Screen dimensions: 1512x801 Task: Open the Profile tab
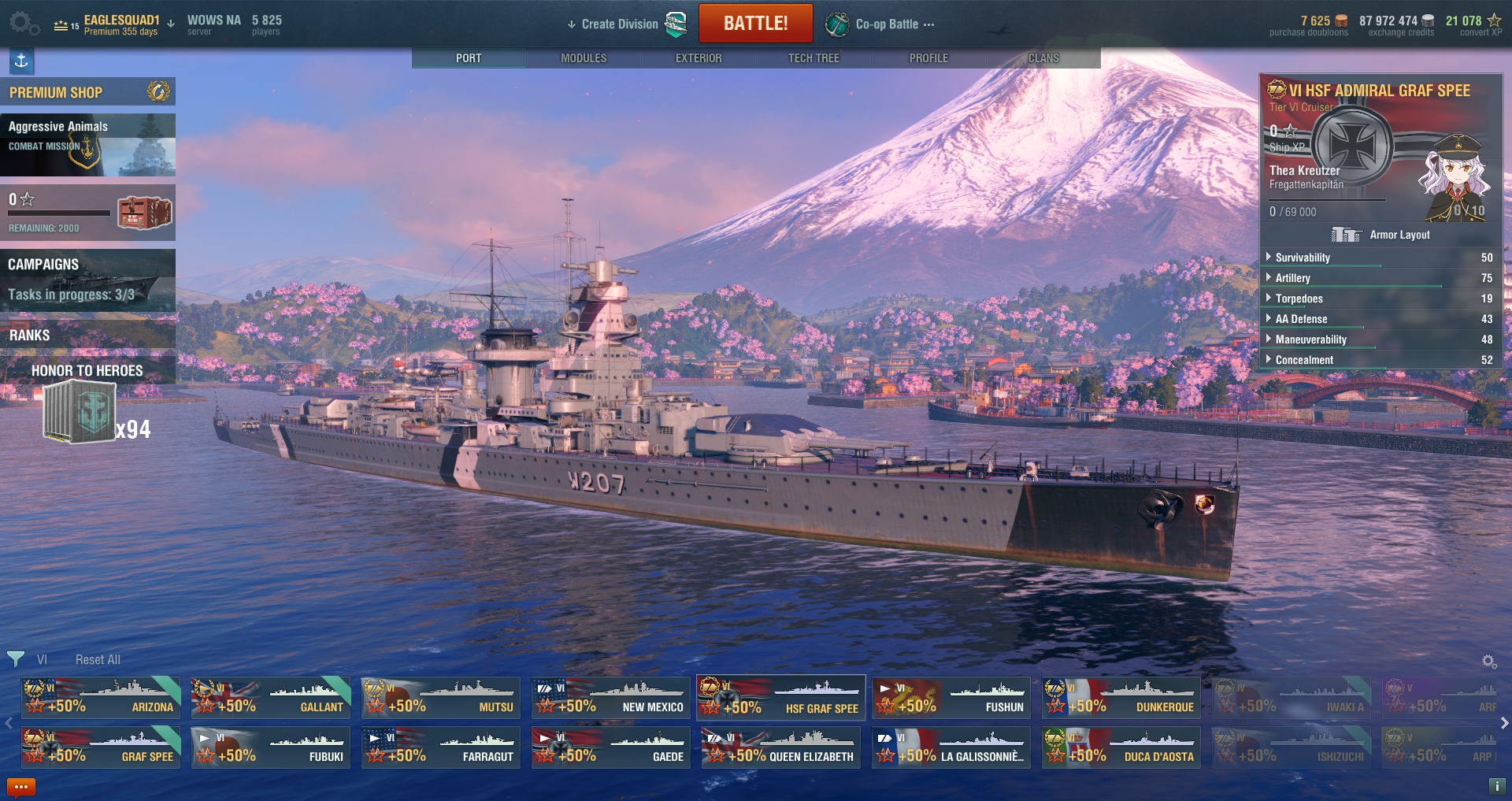pyautogui.click(x=928, y=58)
